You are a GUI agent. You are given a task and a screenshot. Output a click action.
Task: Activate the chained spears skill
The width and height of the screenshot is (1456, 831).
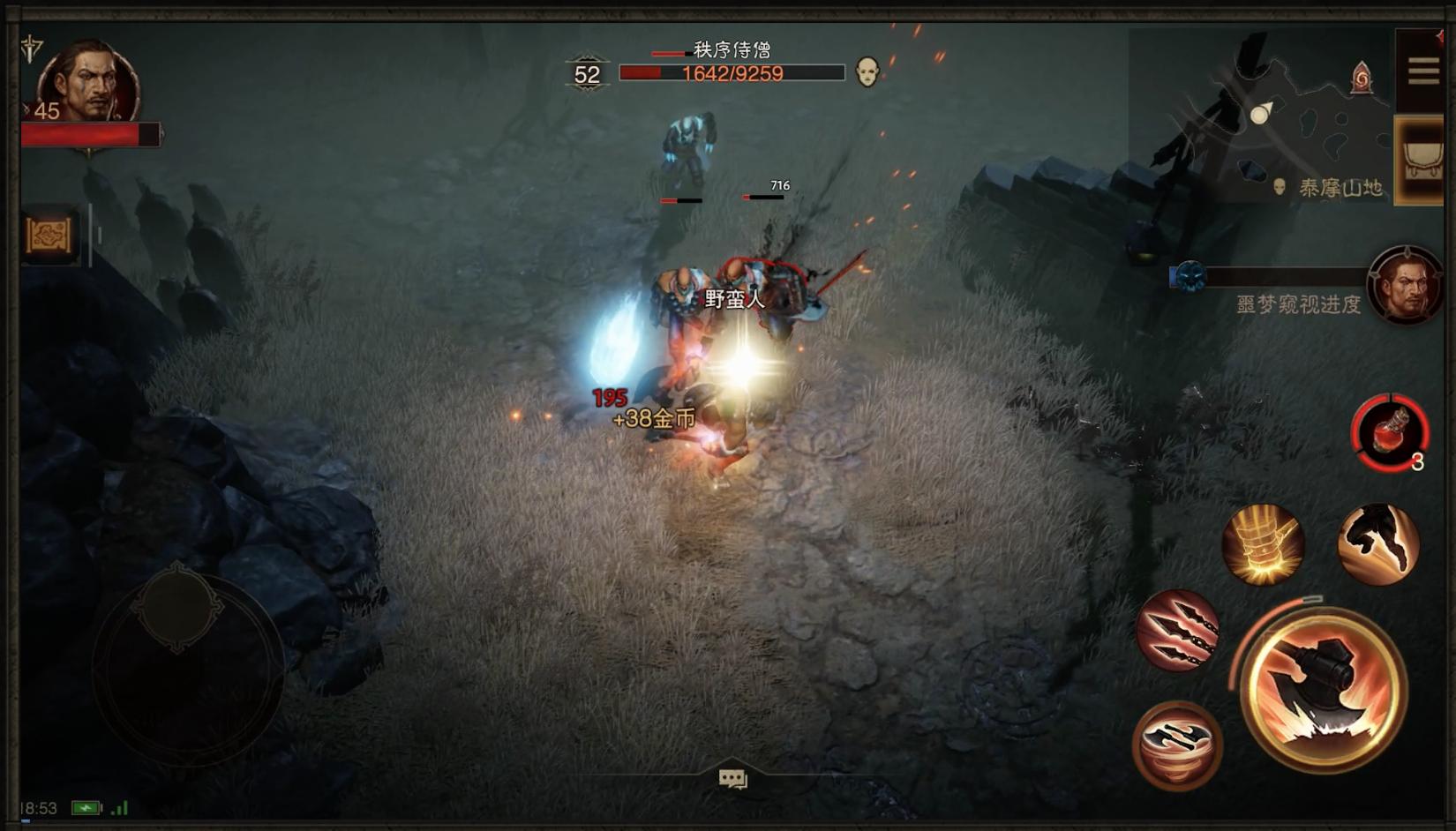click(x=1178, y=630)
